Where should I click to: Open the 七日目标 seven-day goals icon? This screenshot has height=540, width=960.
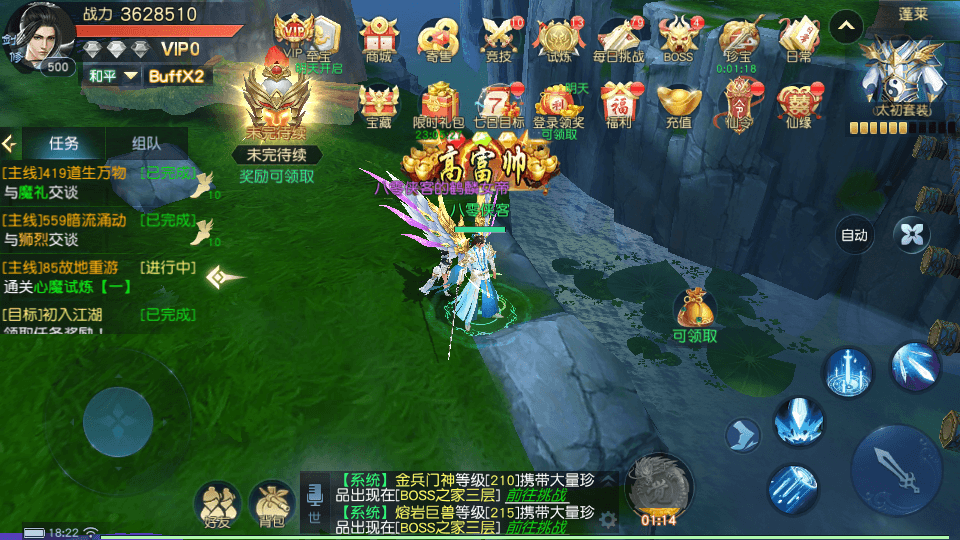[x=498, y=105]
